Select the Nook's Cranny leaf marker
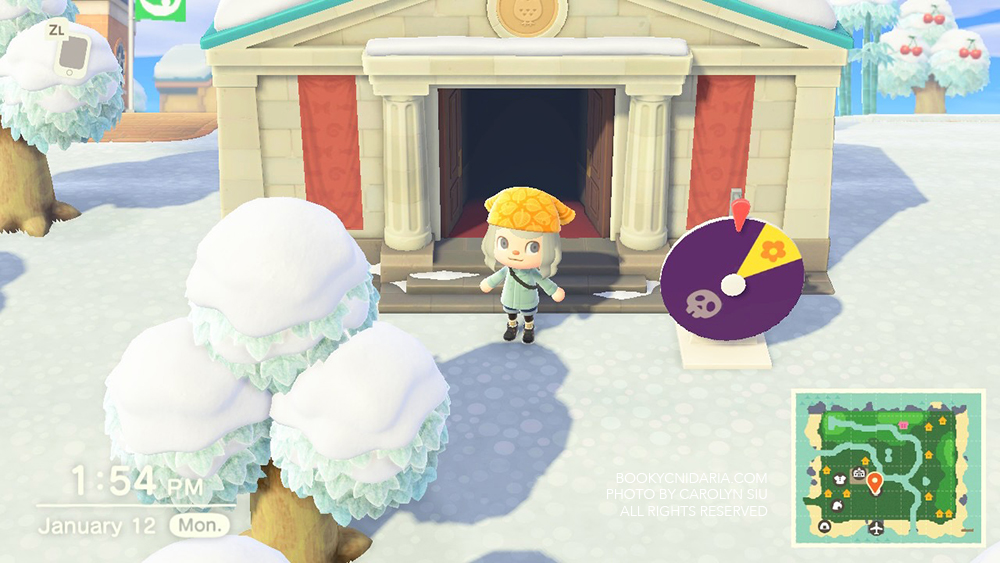The width and height of the screenshot is (1000, 563). coord(838,506)
